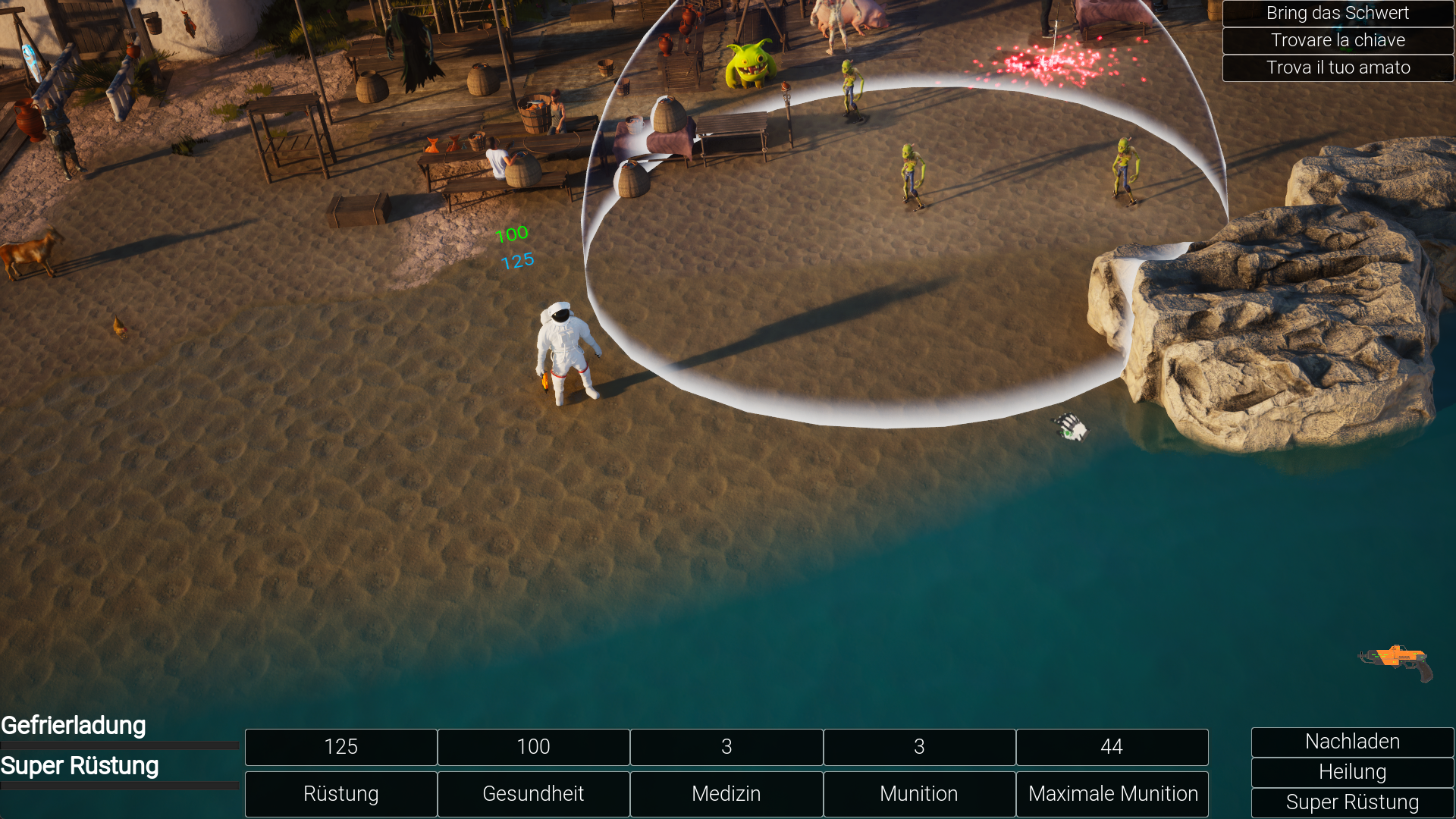This screenshot has width=1456, height=819.
Task: Click the health value showing 100
Action: [x=533, y=747]
